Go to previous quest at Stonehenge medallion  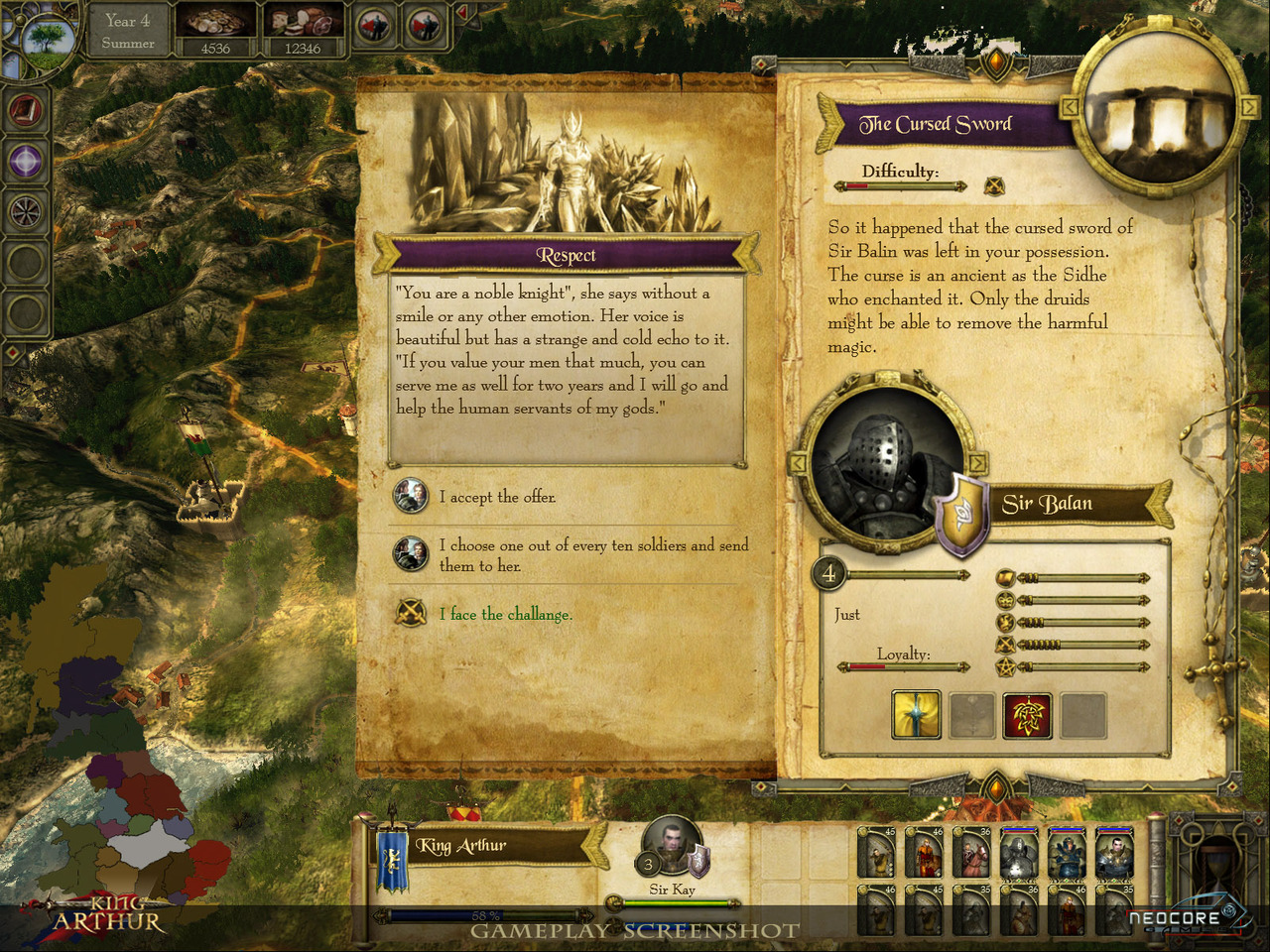tap(1071, 105)
